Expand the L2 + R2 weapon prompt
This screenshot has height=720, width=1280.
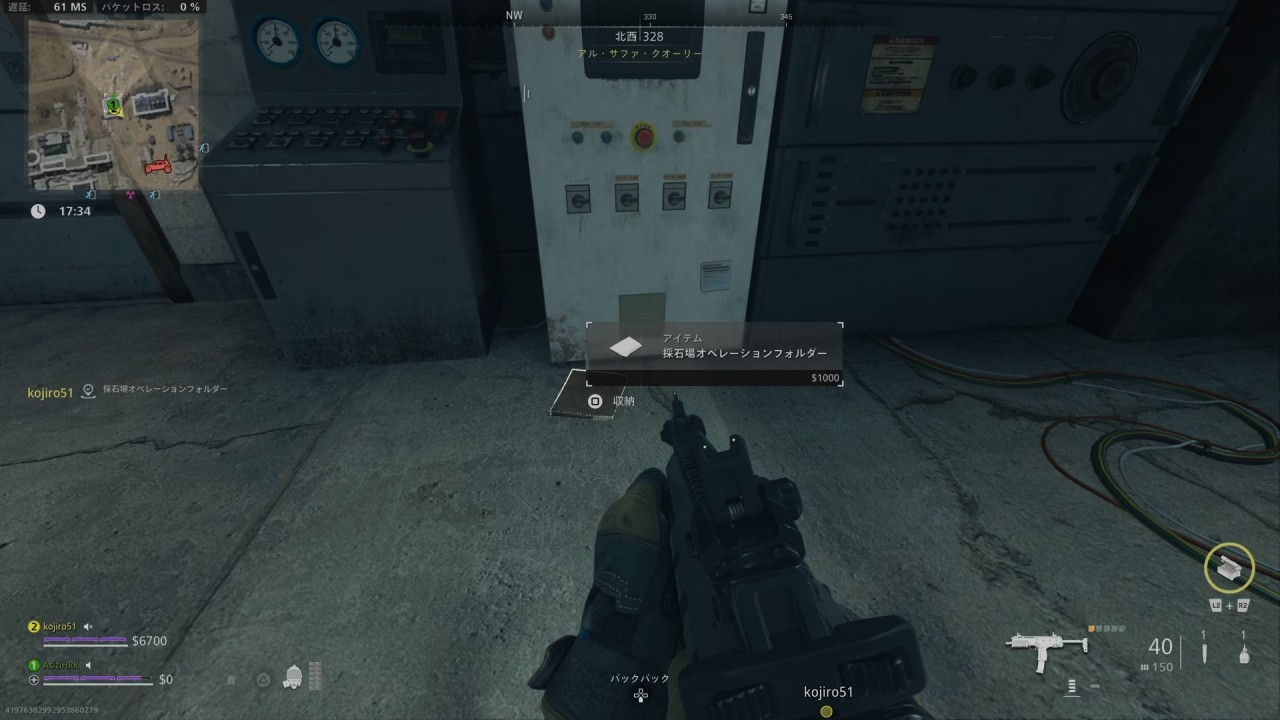tap(1230, 605)
